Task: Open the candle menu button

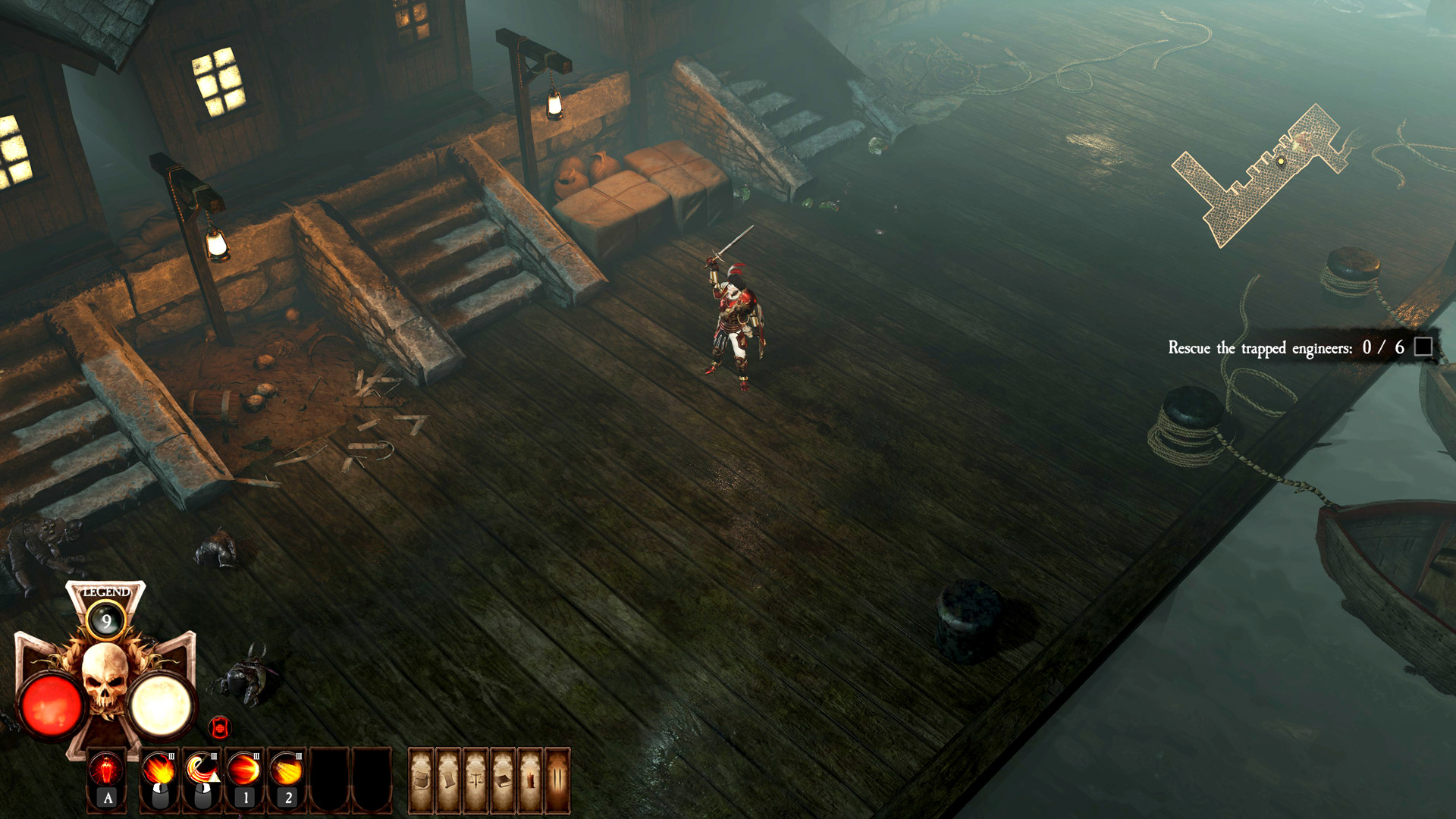Action: [530, 780]
